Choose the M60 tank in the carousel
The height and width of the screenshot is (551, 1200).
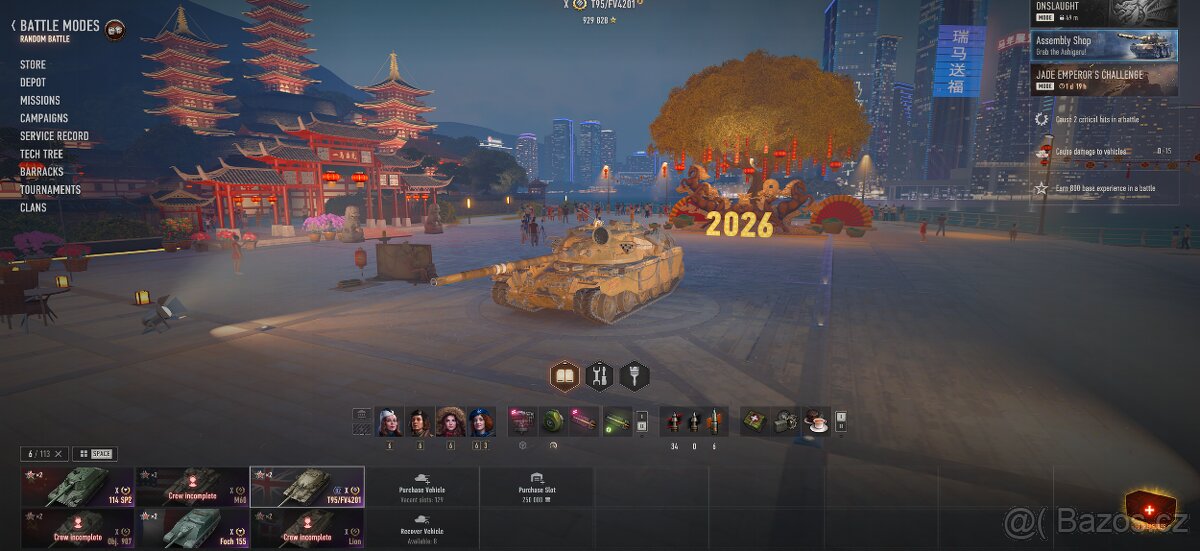192,487
